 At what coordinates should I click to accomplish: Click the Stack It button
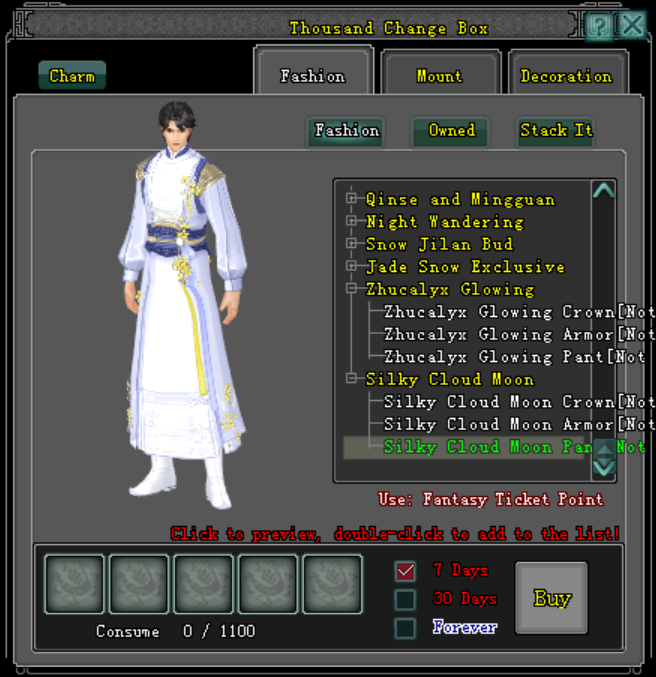pyautogui.click(x=556, y=131)
